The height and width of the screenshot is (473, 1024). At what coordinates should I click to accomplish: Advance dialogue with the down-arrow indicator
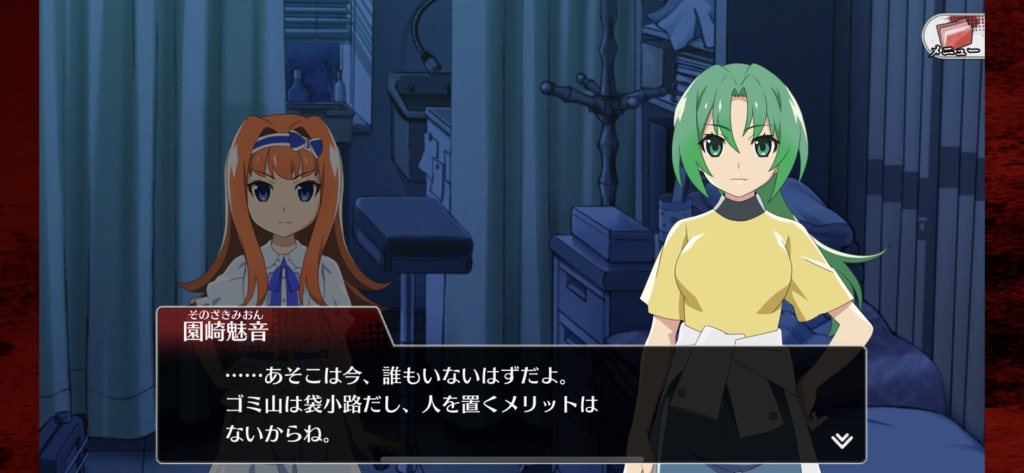(x=841, y=440)
